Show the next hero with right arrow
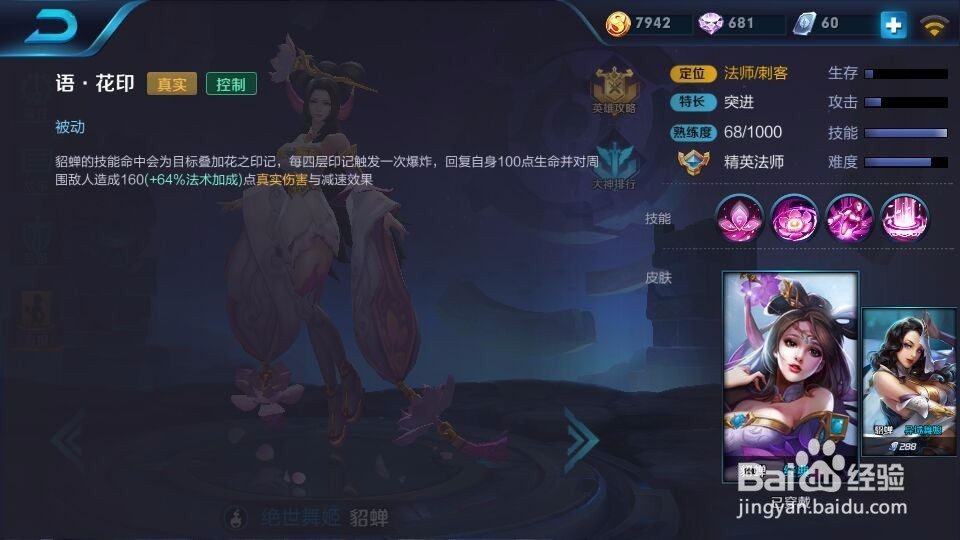This screenshot has height=540, width=960. 581,437
